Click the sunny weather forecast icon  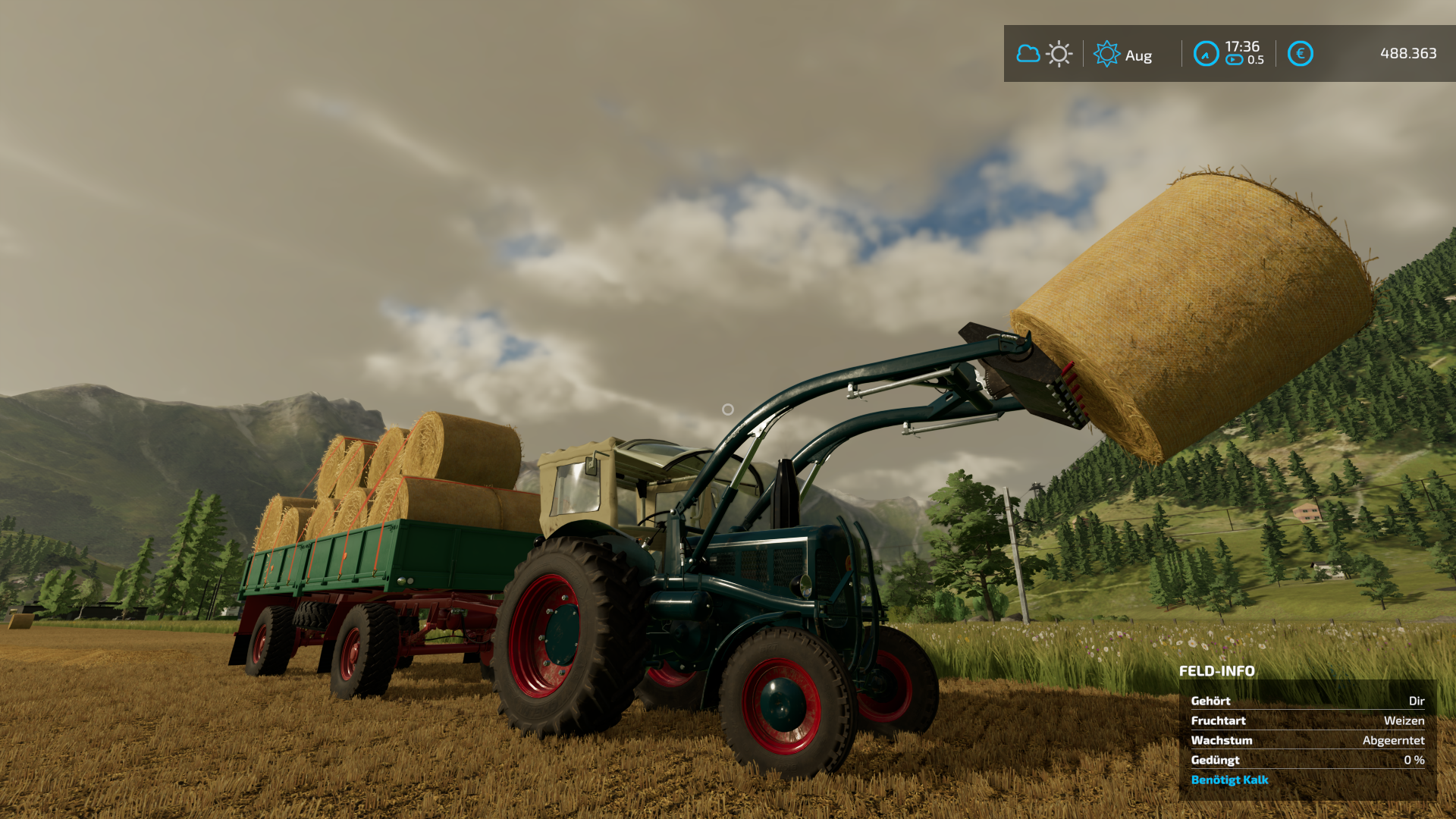pyautogui.click(x=1059, y=54)
